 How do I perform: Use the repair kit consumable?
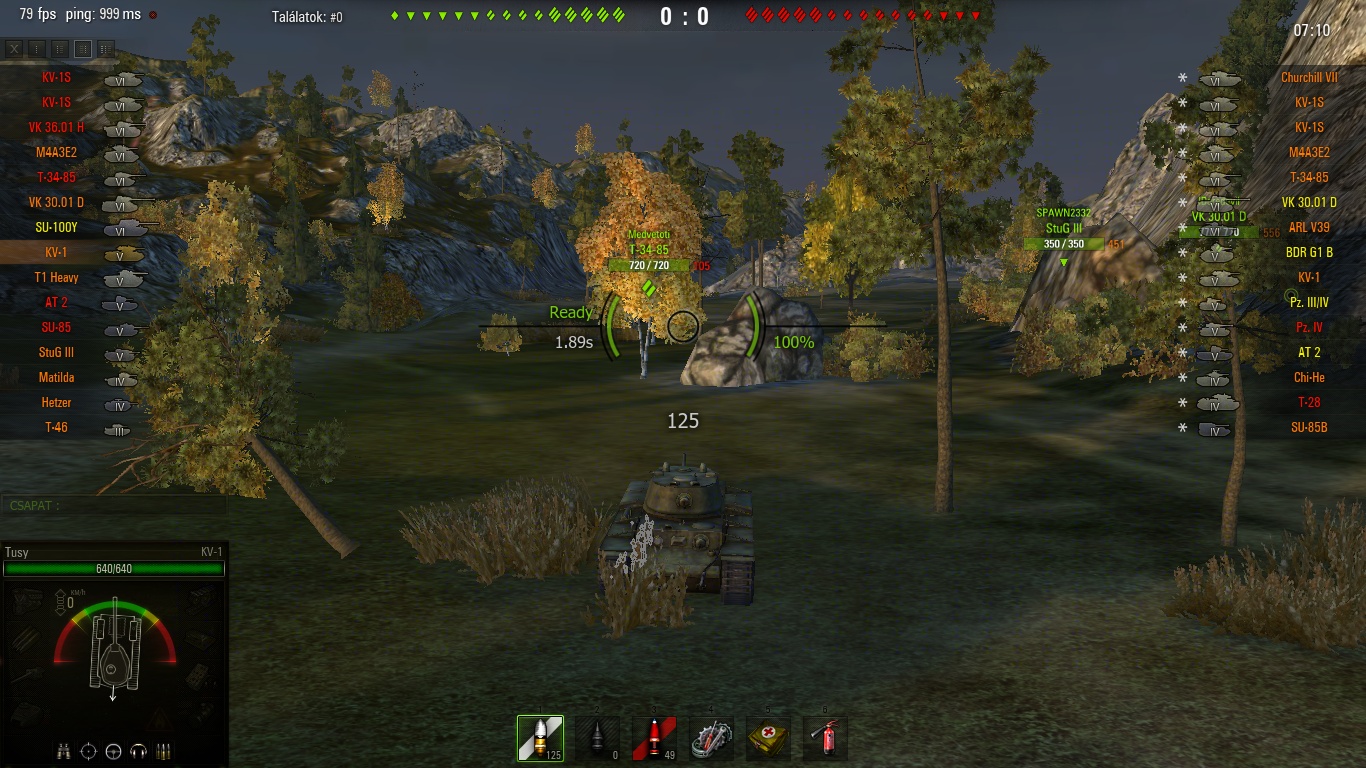point(711,738)
